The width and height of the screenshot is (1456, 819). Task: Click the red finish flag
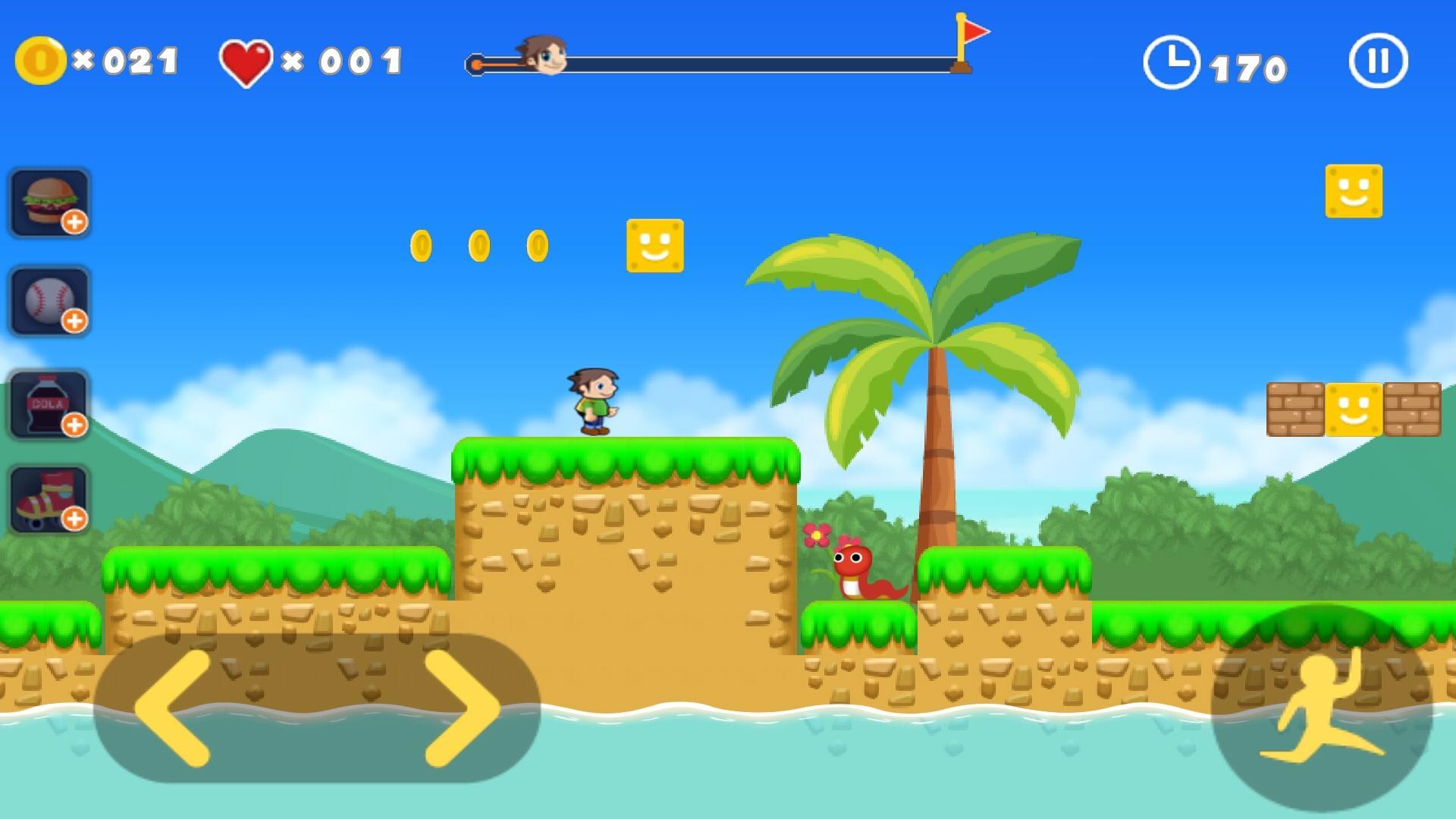974,32
